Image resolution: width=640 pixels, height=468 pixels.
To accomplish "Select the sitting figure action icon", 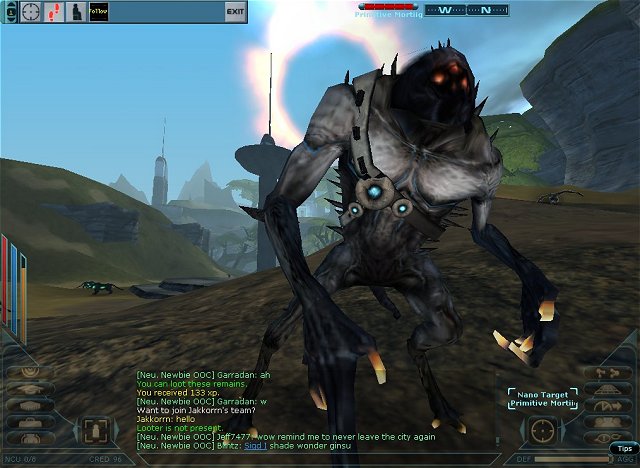I will (x=76, y=11).
